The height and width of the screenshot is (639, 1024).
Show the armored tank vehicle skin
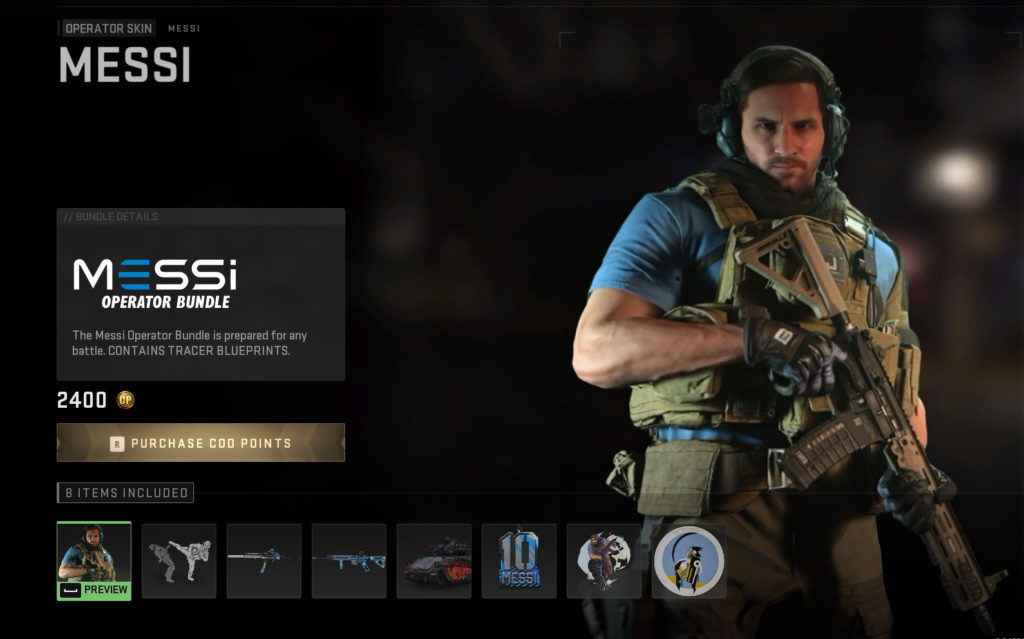pos(434,560)
